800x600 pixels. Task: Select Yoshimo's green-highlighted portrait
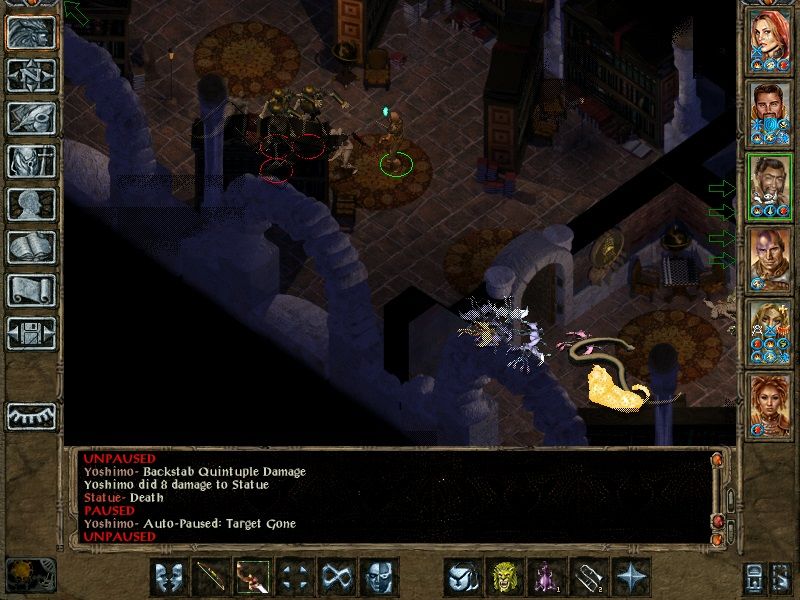[770, 187]
